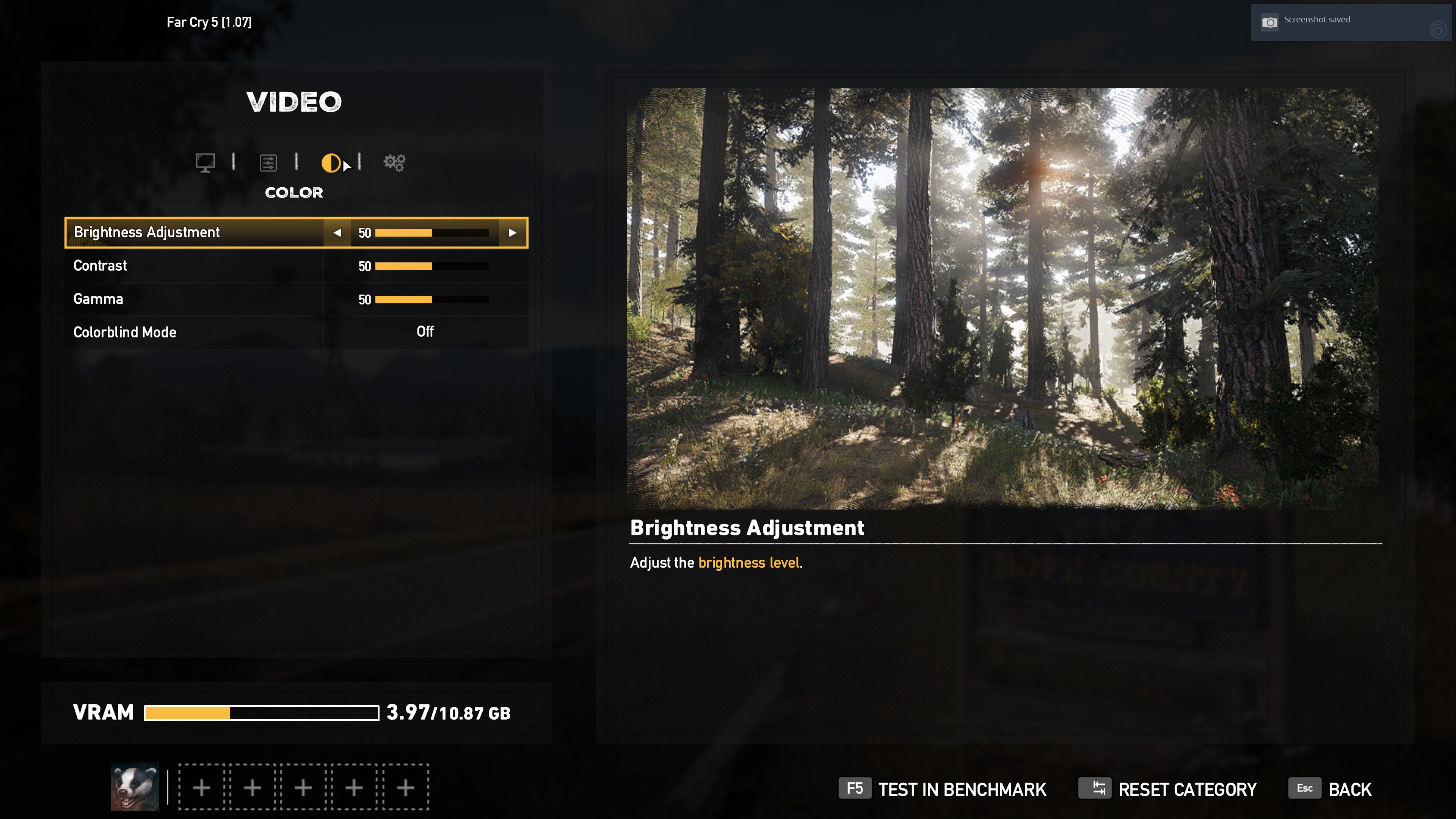Select the badger player avatar
Viewport: 1456px width, 819px height.
135,787
